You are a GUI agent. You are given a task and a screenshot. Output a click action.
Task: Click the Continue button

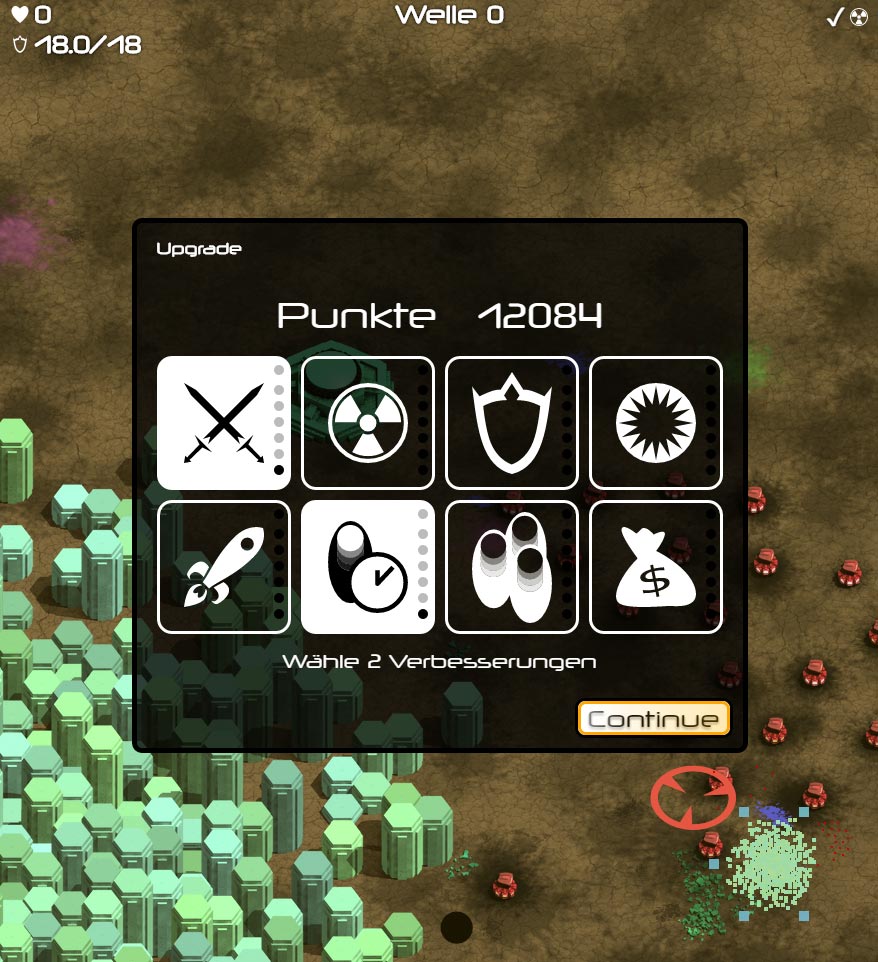[654, 719]
